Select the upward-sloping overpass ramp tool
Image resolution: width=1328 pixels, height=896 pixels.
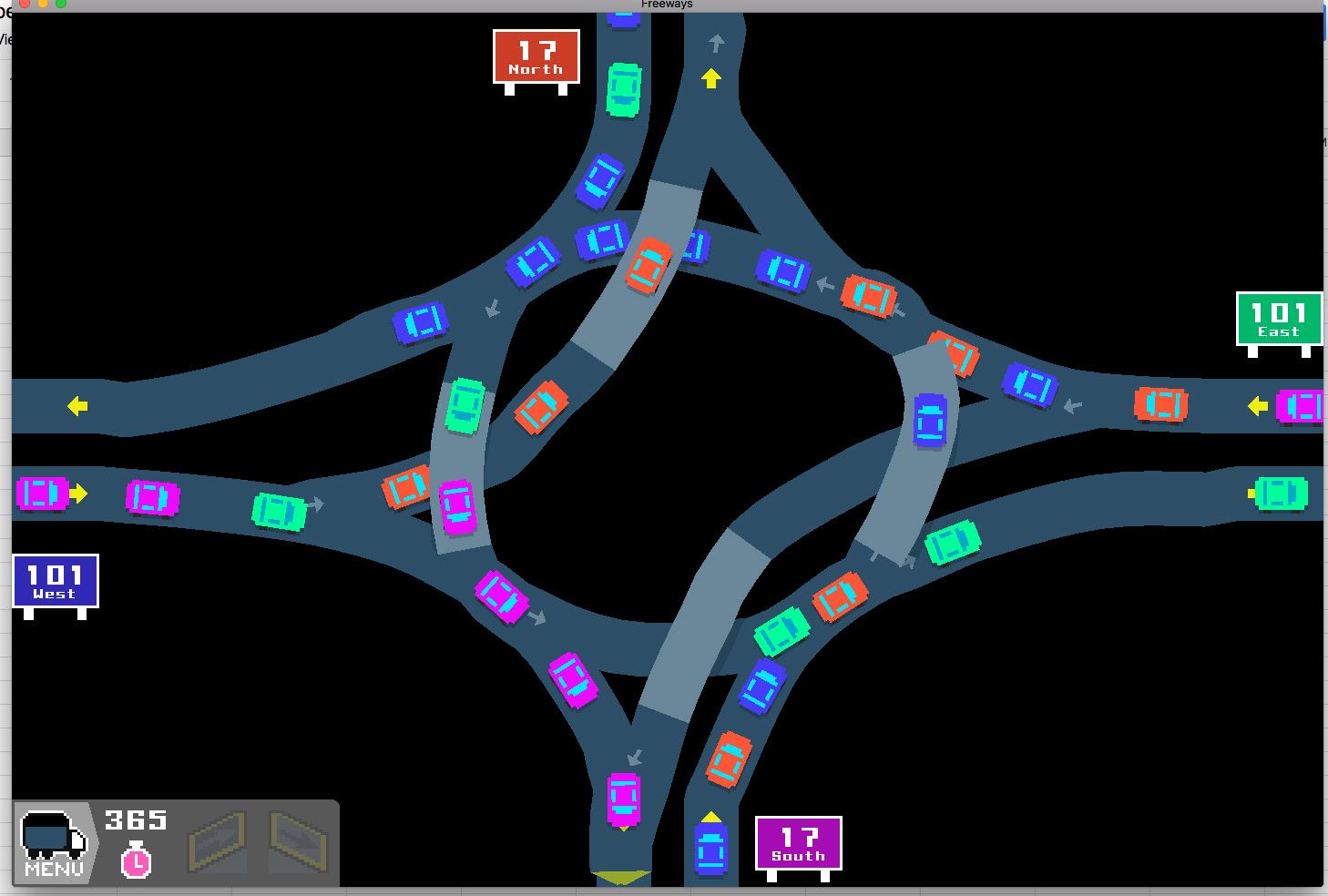(217, 841)
